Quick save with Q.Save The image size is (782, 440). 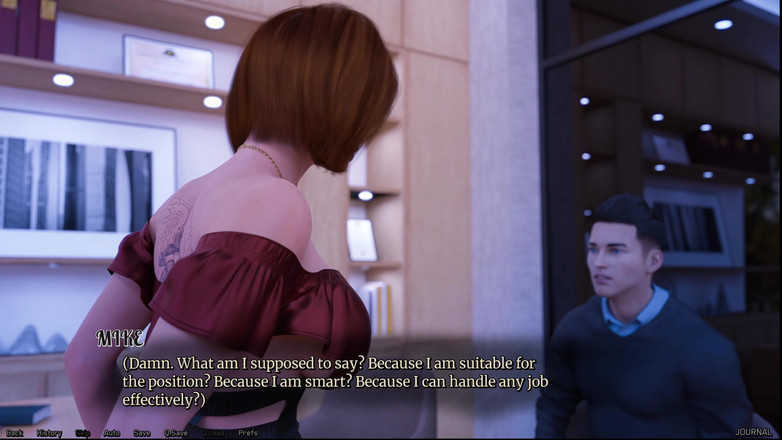pyautogui.click(x=176, y=433)
